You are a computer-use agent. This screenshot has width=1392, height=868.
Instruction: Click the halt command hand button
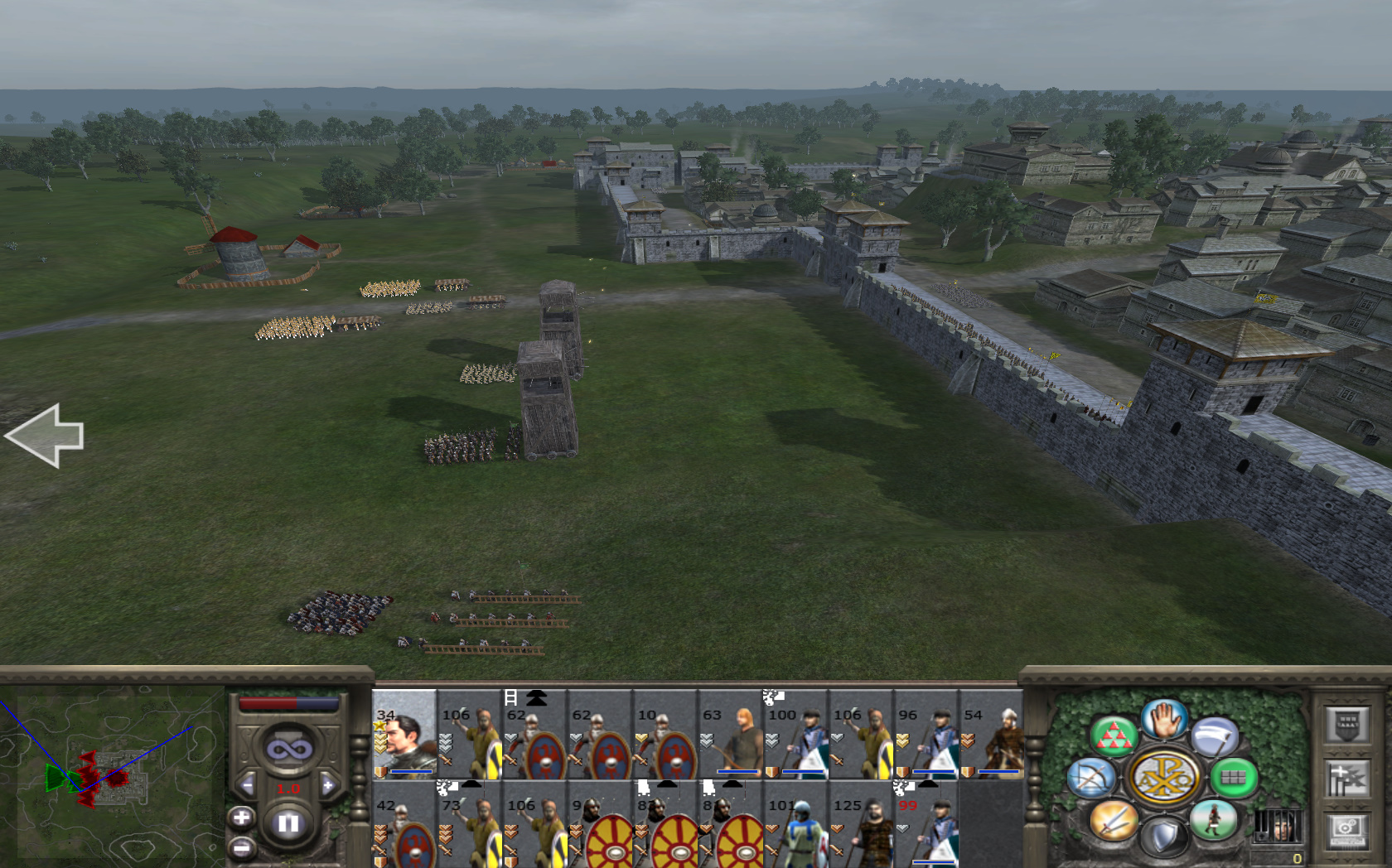point(1164,720)
